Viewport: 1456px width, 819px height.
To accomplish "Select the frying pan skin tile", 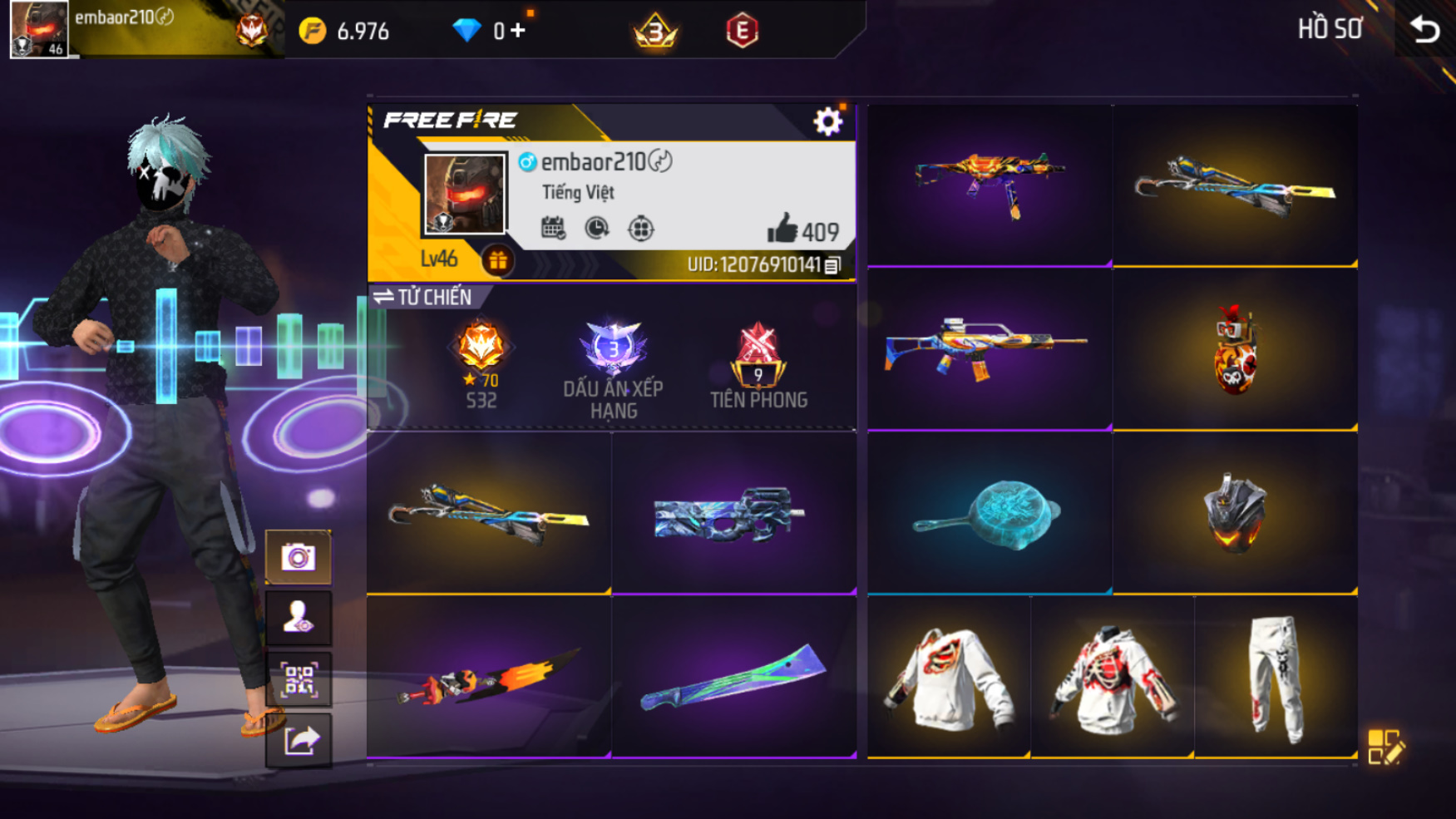I will (x=990, y=513).
